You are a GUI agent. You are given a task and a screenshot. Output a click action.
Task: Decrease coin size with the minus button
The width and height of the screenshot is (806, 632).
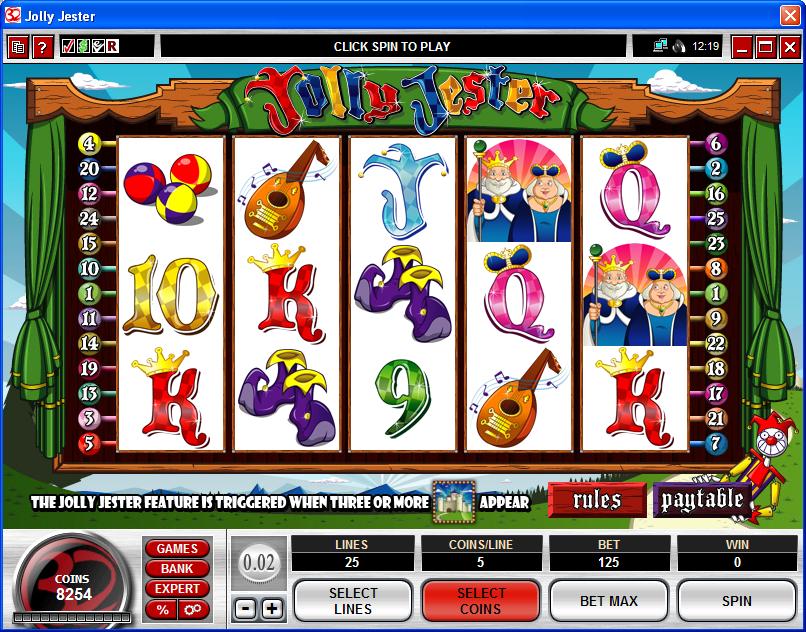tap(245, 608)
